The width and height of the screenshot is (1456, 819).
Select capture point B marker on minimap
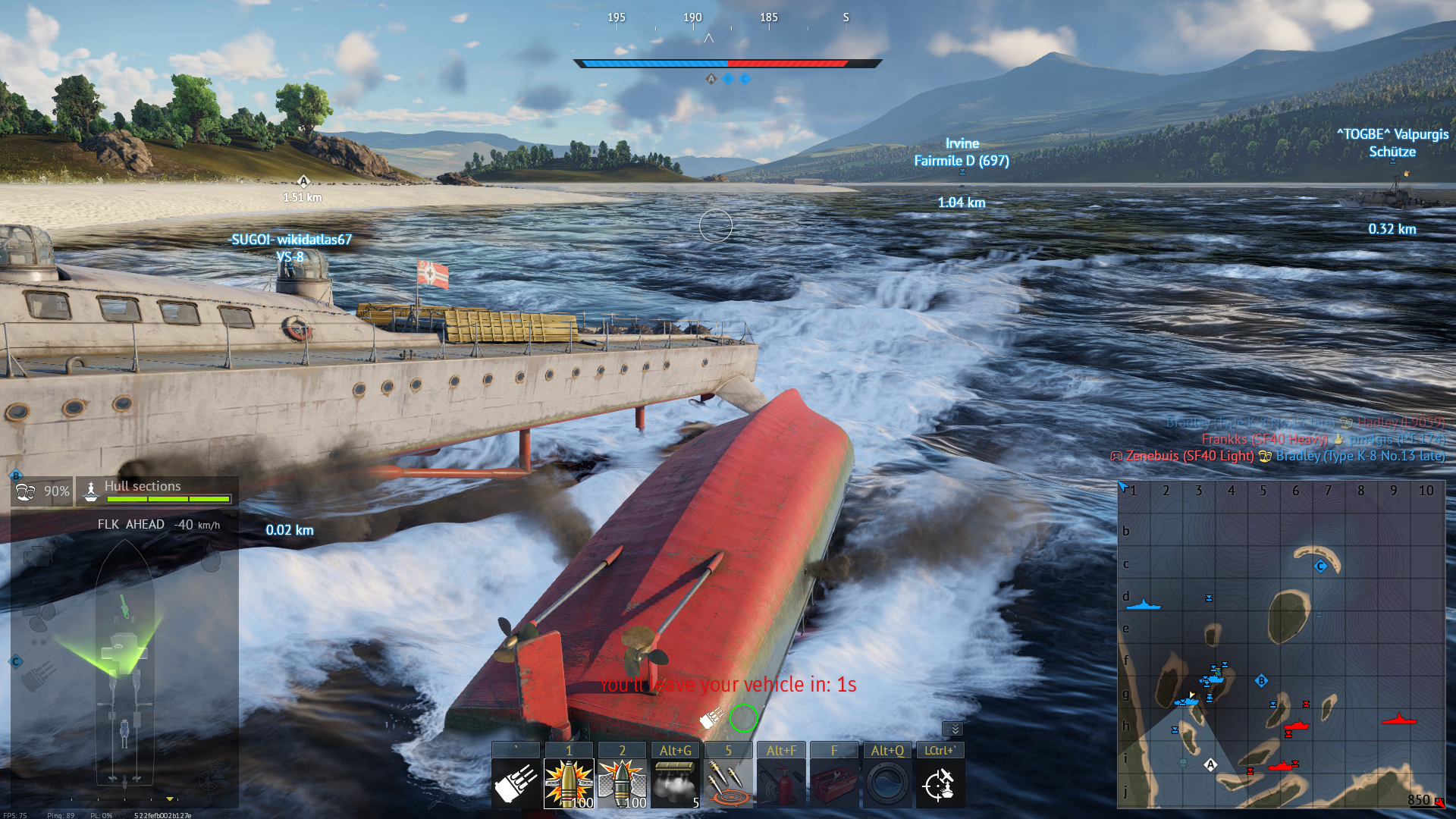tap(1261, 680)
